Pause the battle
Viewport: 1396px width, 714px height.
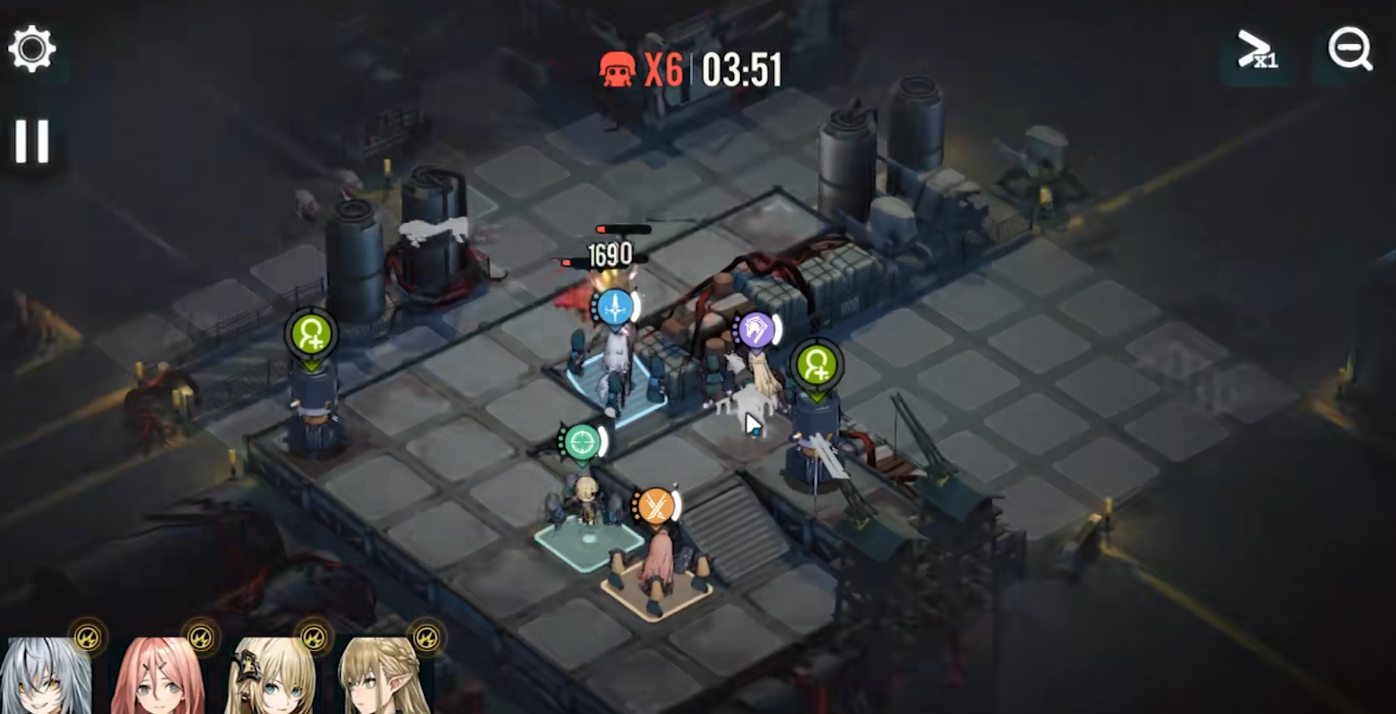coord(31,141)
